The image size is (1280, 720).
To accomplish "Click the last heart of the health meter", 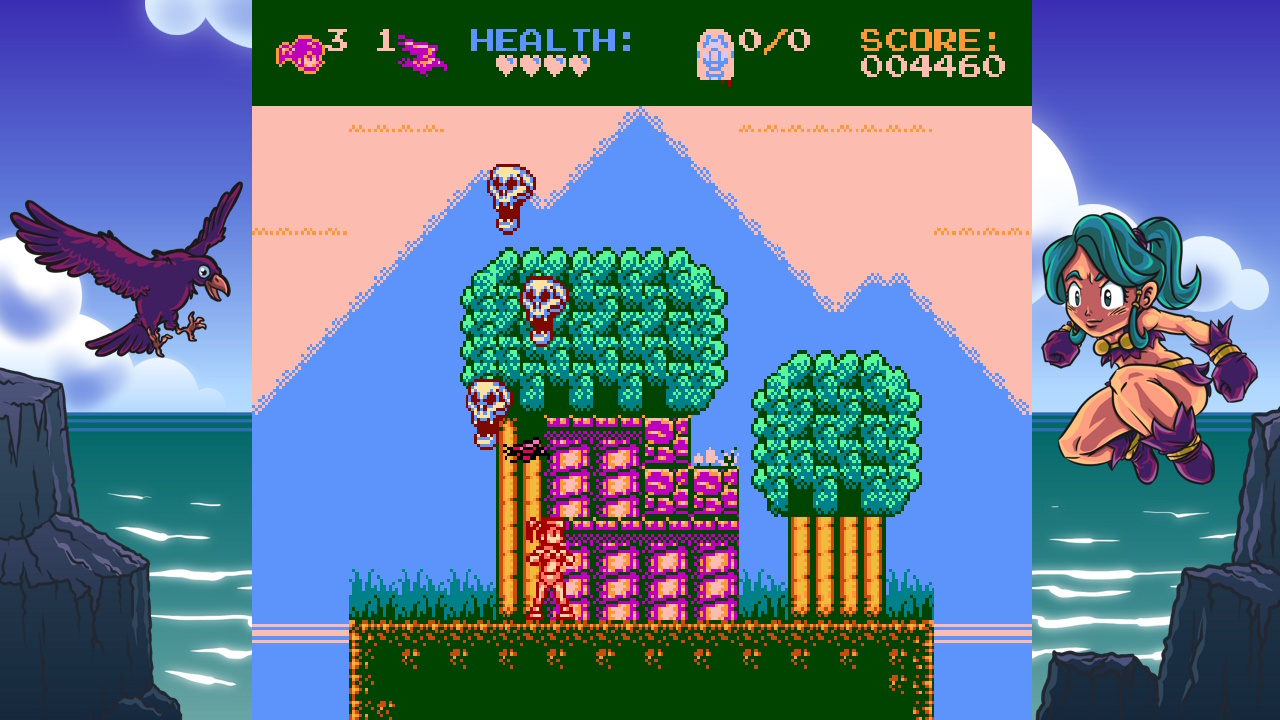I will (581, 65).
